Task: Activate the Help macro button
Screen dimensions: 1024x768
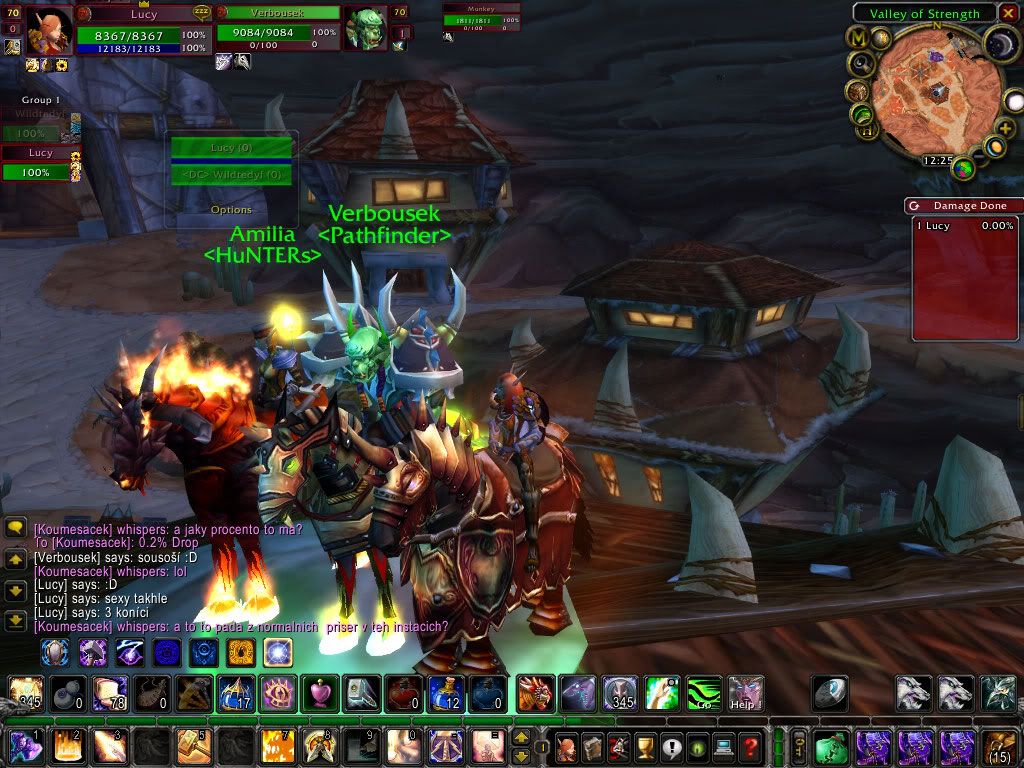Action: pyautogui.click(x=745, y=693)
